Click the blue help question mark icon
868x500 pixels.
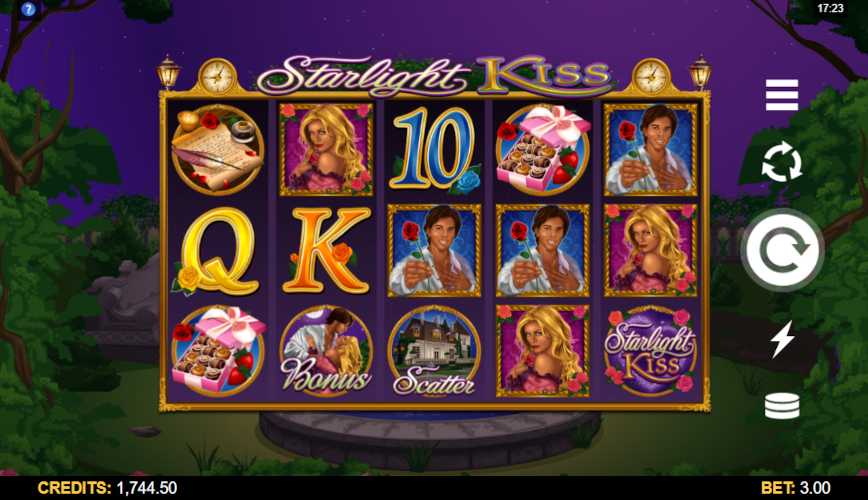(x=28, y=9)
